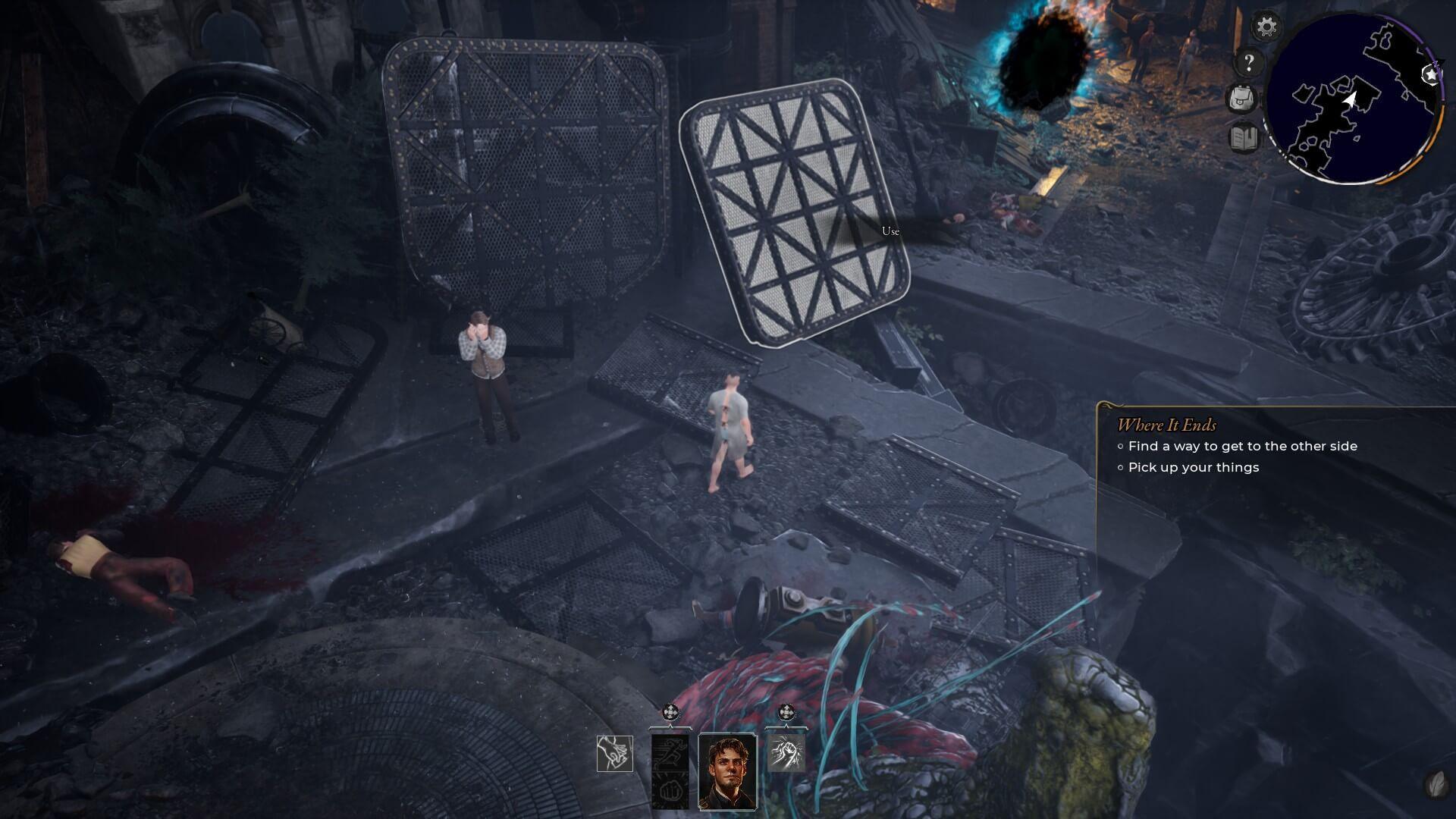This screenshot has height=819, width=1456.
Task: Open the backpack inventory
Action: tap(1242, 99)
